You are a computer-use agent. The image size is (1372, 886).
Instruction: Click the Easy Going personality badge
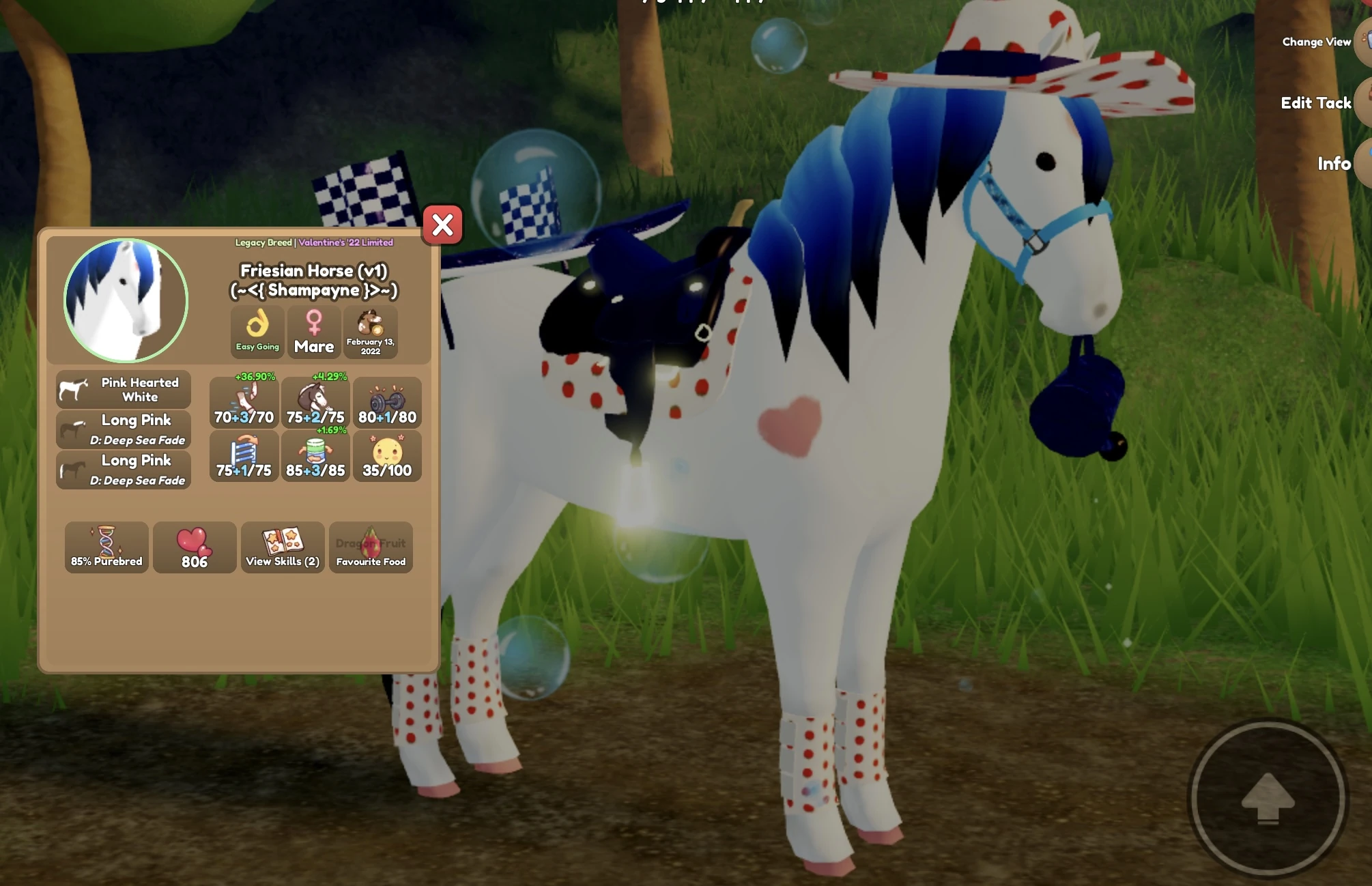point(257,331)
